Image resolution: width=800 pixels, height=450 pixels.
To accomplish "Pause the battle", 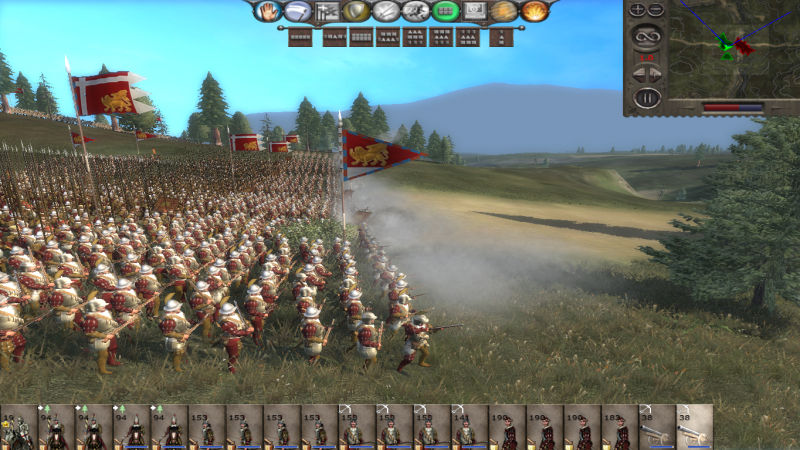I will pyautogui.click(x=647, y=98).
